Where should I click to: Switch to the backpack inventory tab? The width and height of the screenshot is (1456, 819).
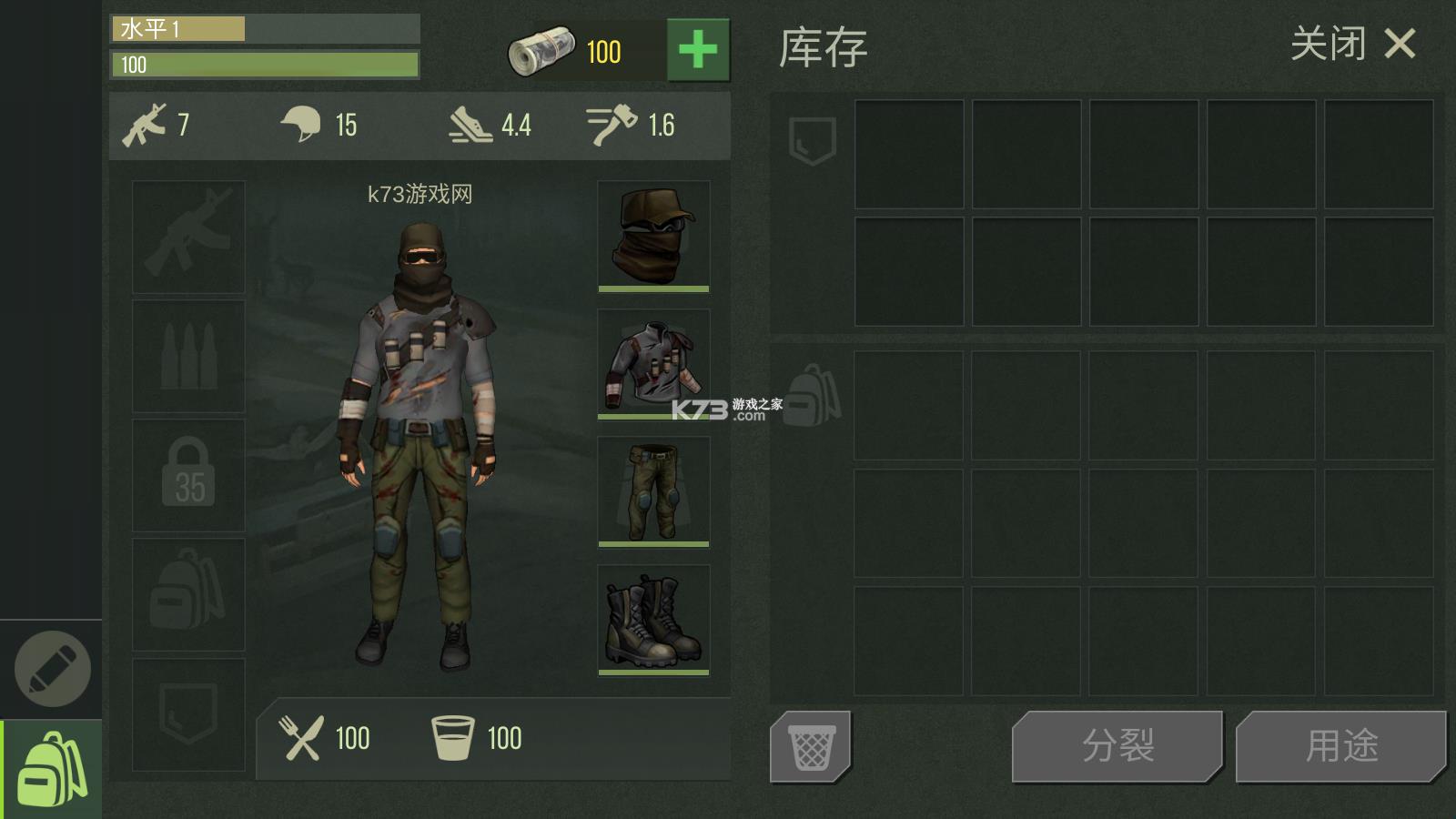click(x=52, y=769)
